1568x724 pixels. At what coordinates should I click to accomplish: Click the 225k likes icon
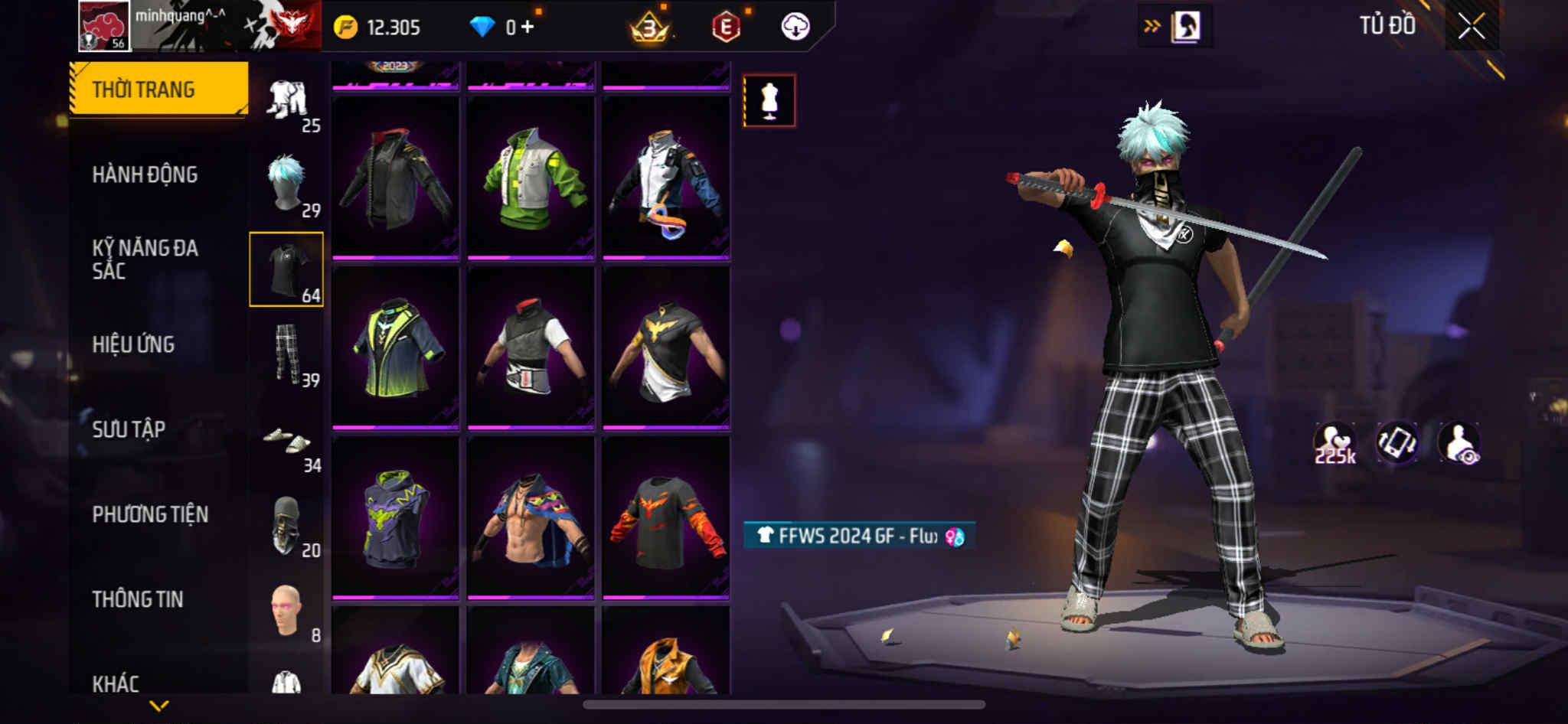point(1334,443)
